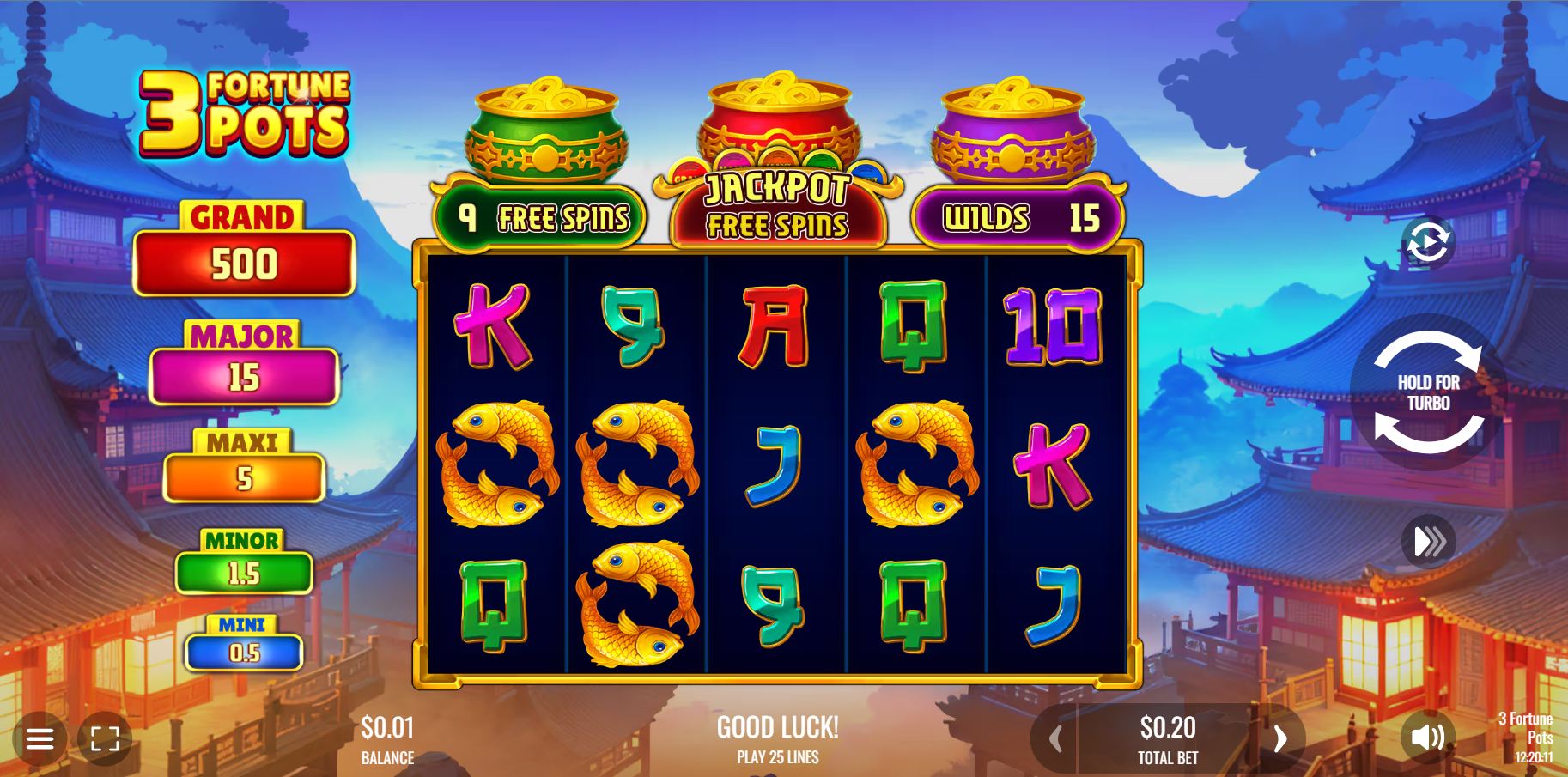
Task: Toggle fullscreen mode
Action: pyautogui.click(x=105, y=738)
